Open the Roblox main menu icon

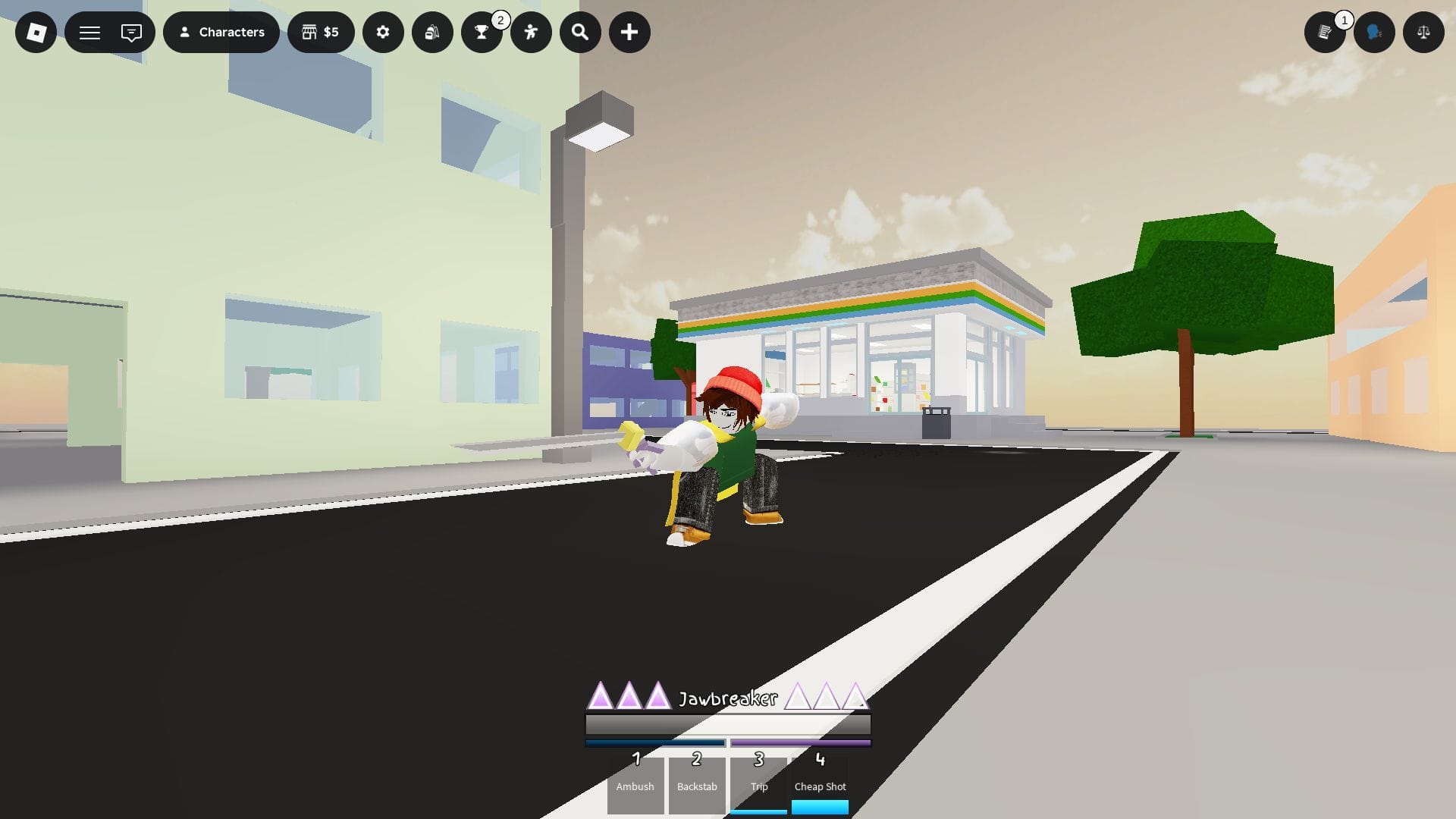pos(35,32)
